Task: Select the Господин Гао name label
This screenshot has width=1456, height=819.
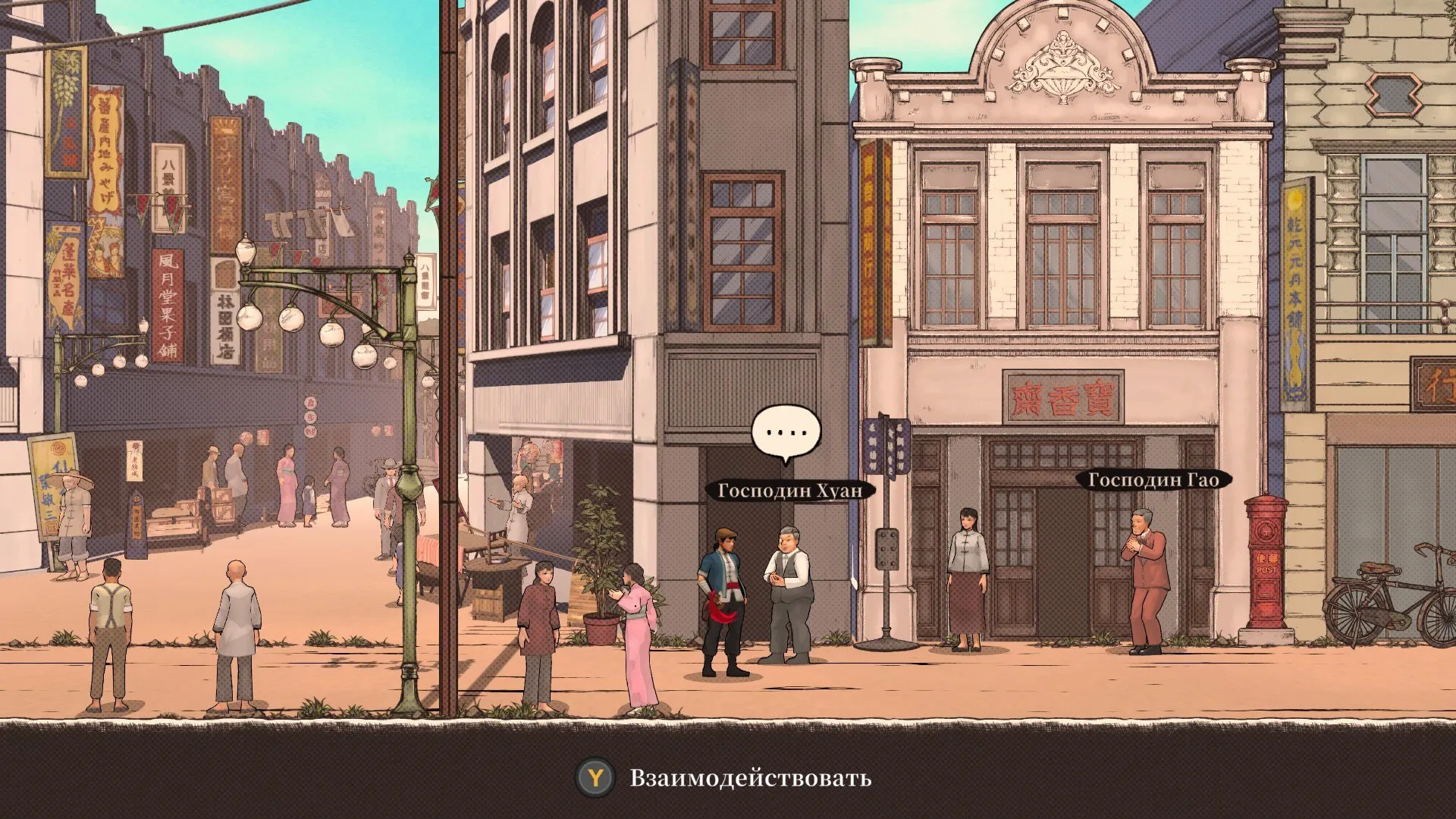Action: point(1153,480)
